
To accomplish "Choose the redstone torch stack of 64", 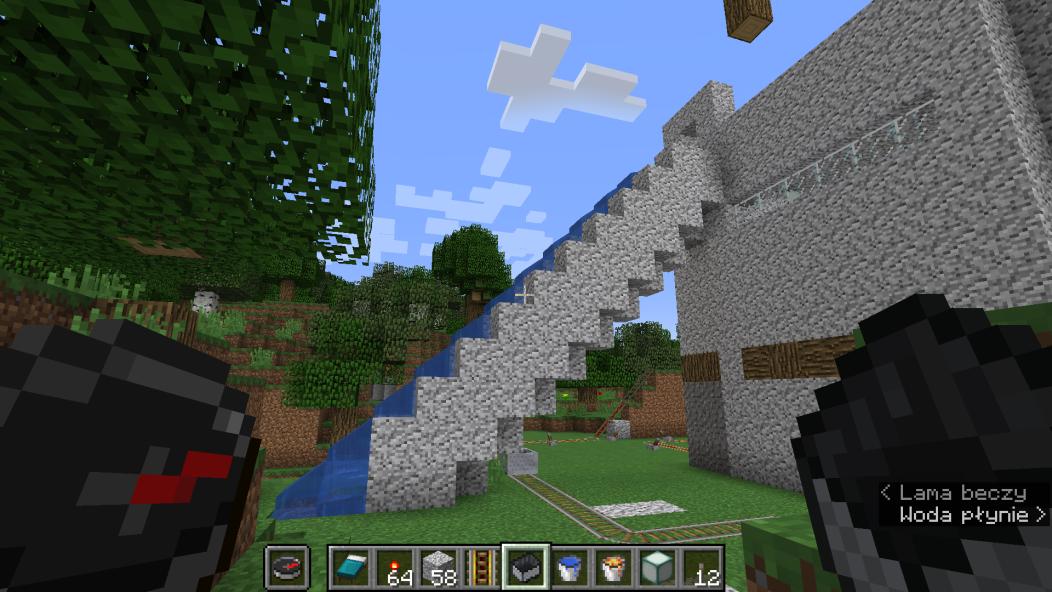I will (394, 568).
